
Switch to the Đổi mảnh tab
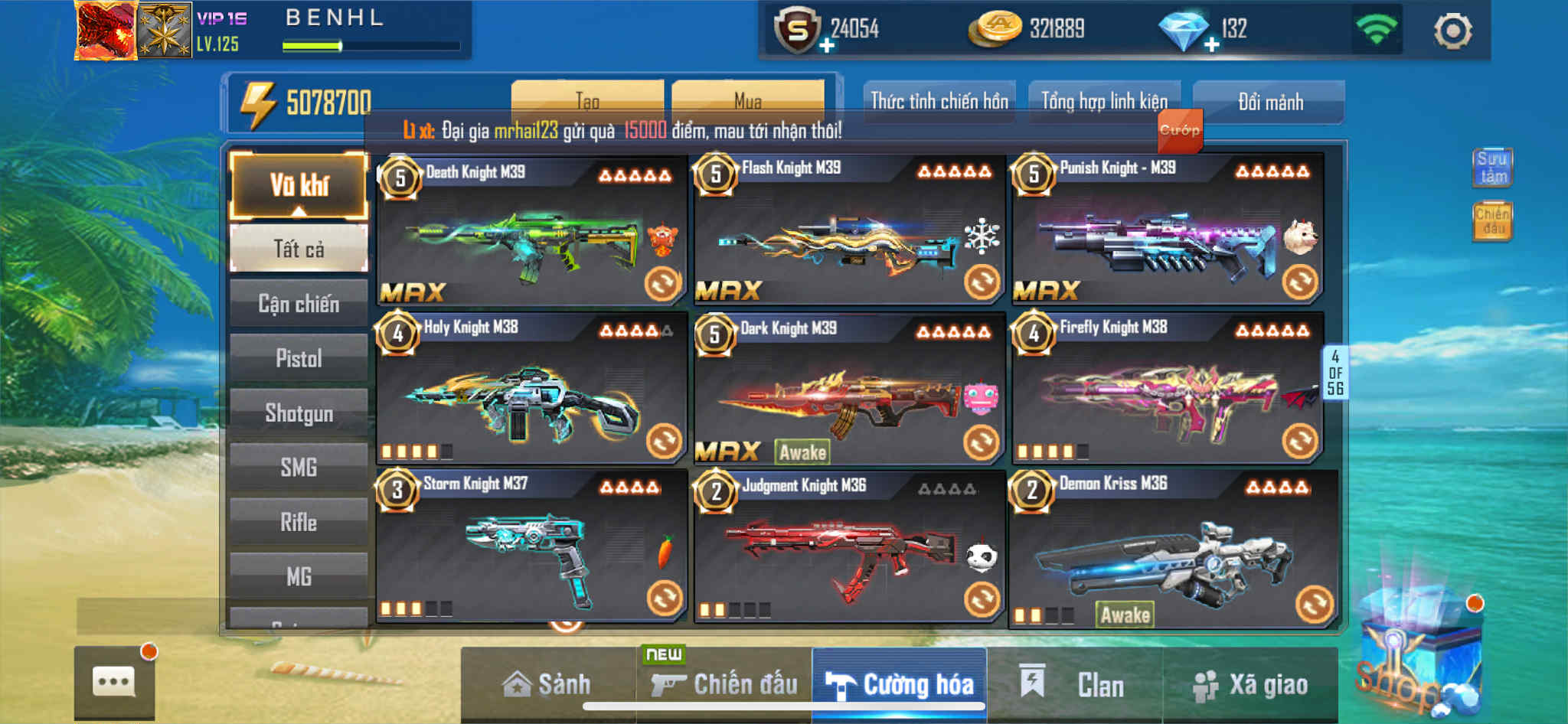pos(1269,101)
